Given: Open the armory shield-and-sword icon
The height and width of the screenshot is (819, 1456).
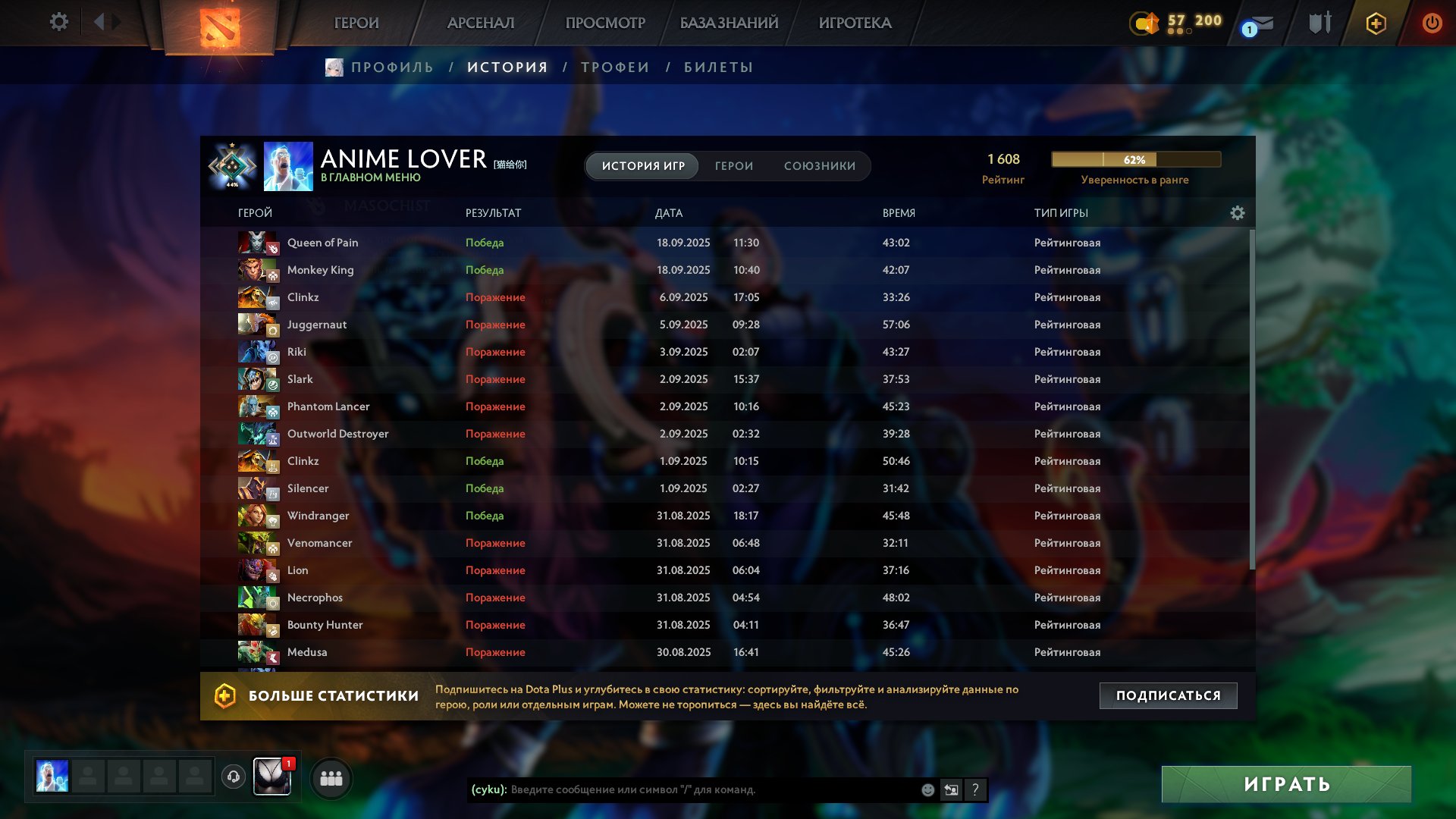Looking at the screenshot, I should pos(1319,22).
